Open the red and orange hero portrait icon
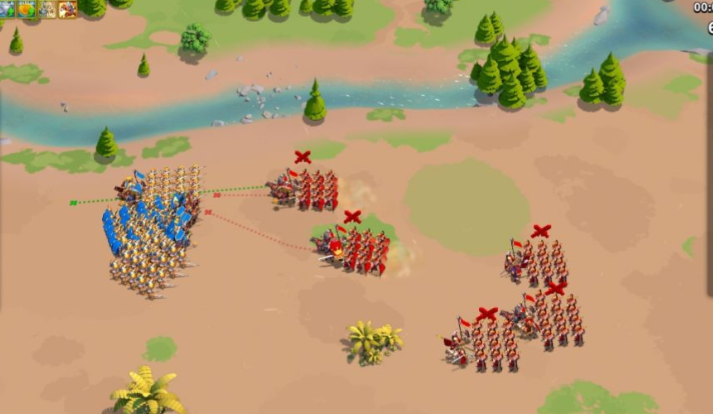Viewport: 713px width, 414px height. click(x=67, y=9)
